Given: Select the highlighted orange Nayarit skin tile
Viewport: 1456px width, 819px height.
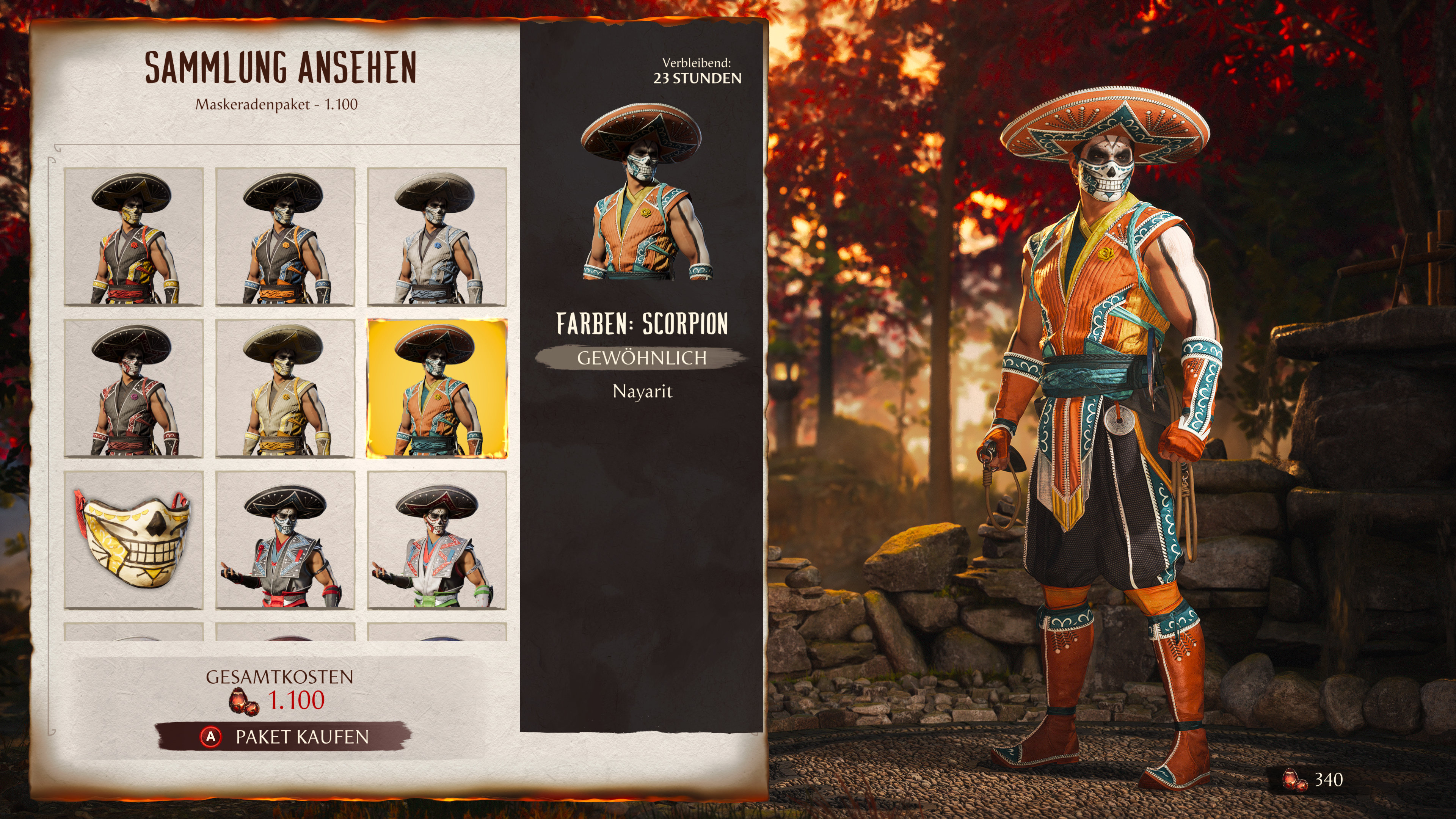Looking at the screenshot, I should click(x=437, y=388).
